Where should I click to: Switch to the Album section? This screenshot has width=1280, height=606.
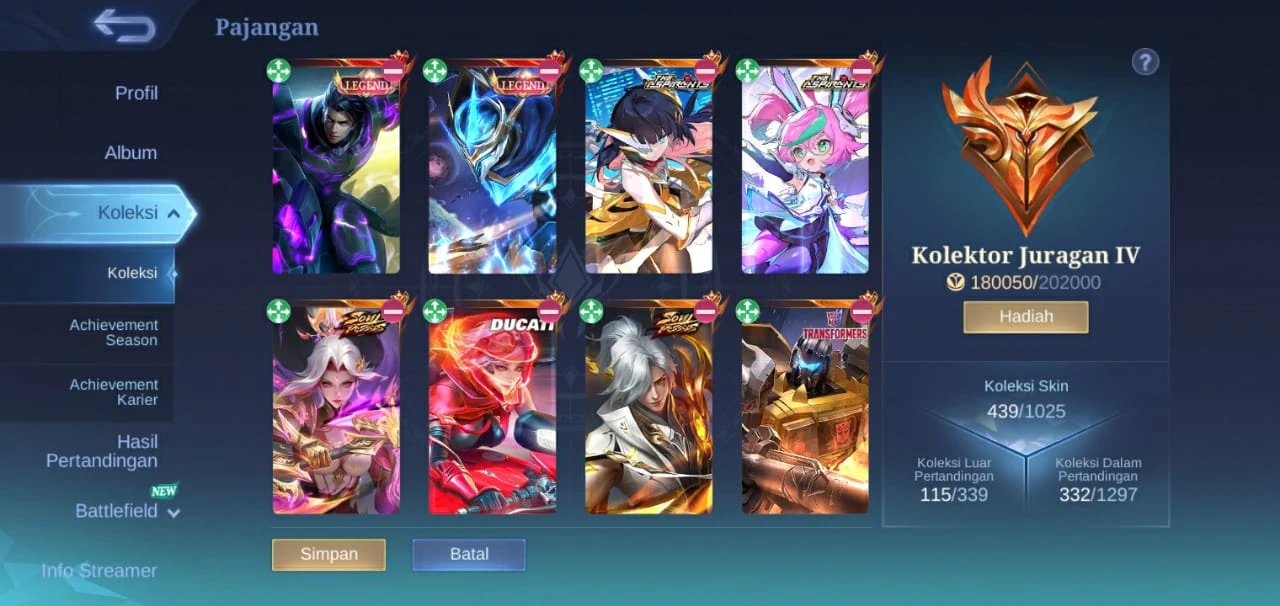[x=131, y=153]
